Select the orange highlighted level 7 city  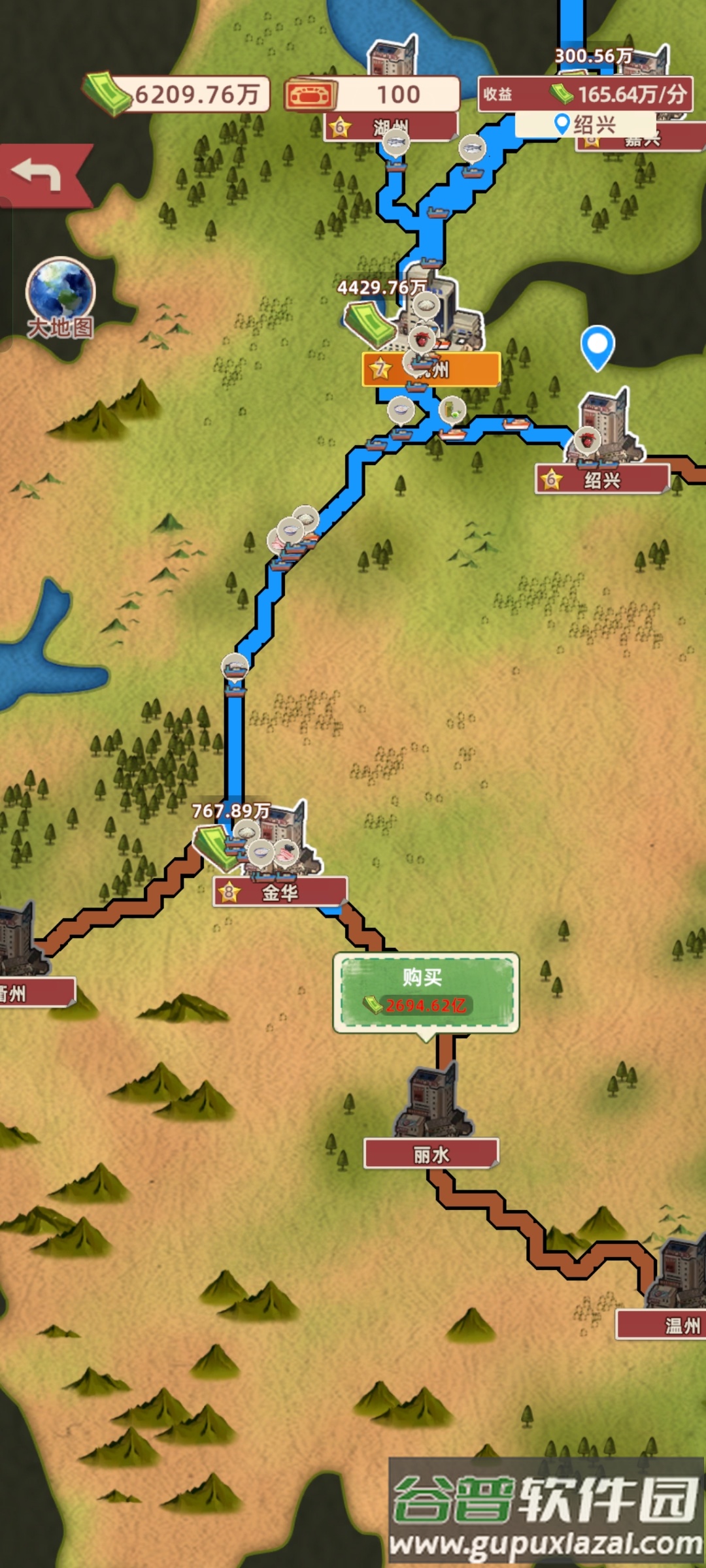[431, 370]
